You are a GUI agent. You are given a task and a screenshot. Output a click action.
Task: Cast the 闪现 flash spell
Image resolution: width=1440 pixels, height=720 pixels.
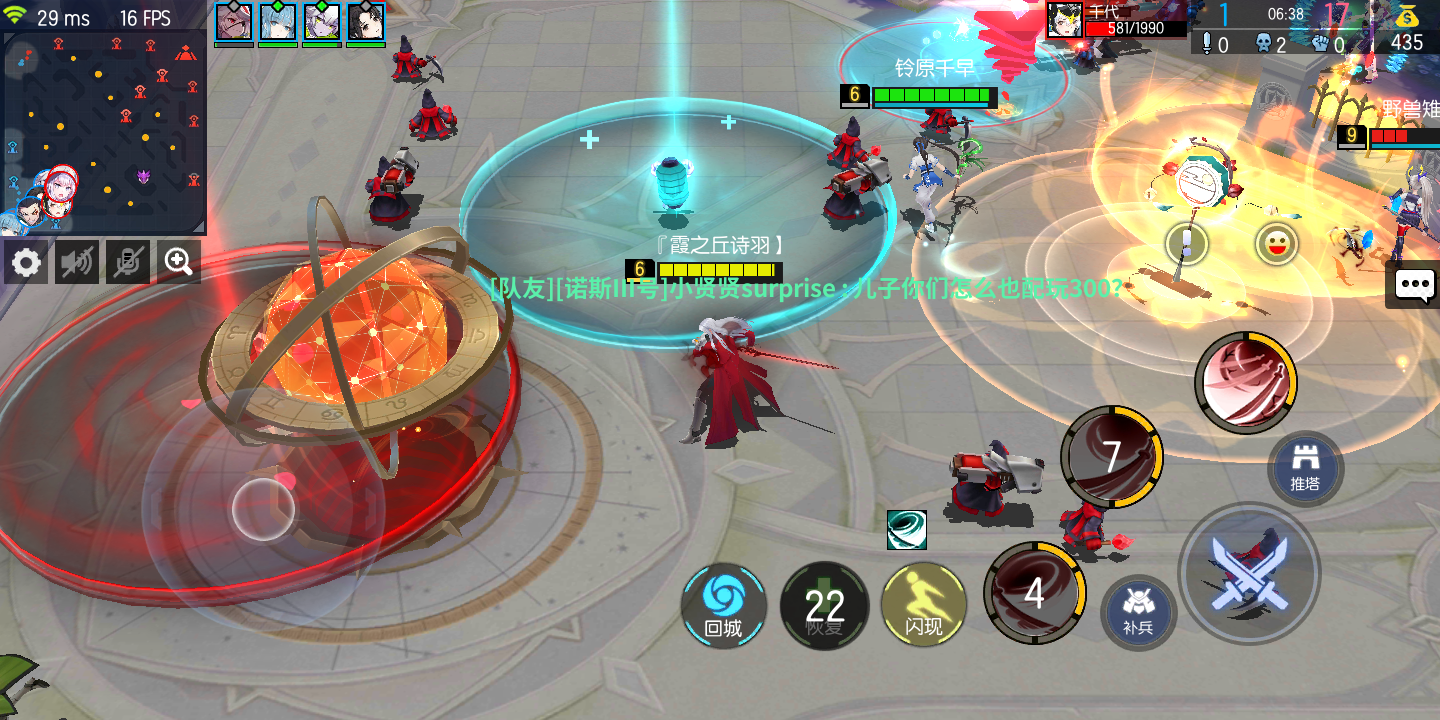[x=923, y=605]
